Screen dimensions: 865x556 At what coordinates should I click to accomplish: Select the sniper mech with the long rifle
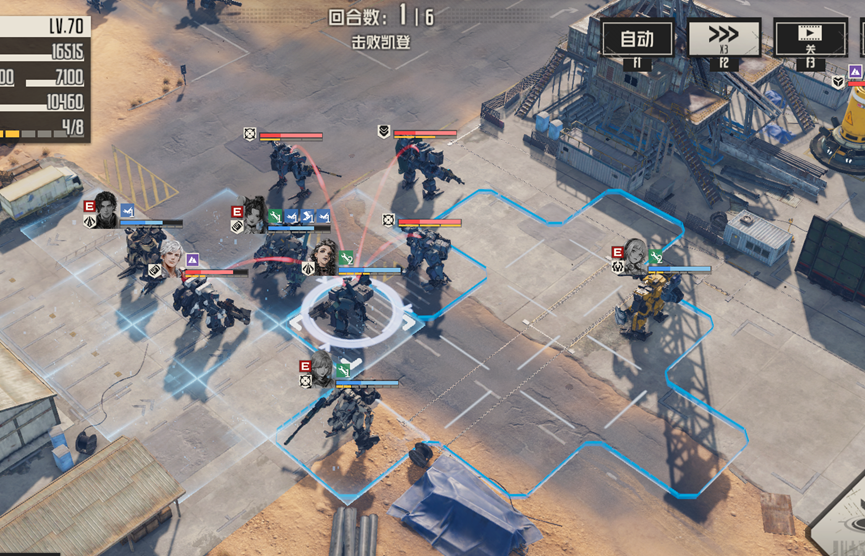pyautogui.click(x=345, y=412)
